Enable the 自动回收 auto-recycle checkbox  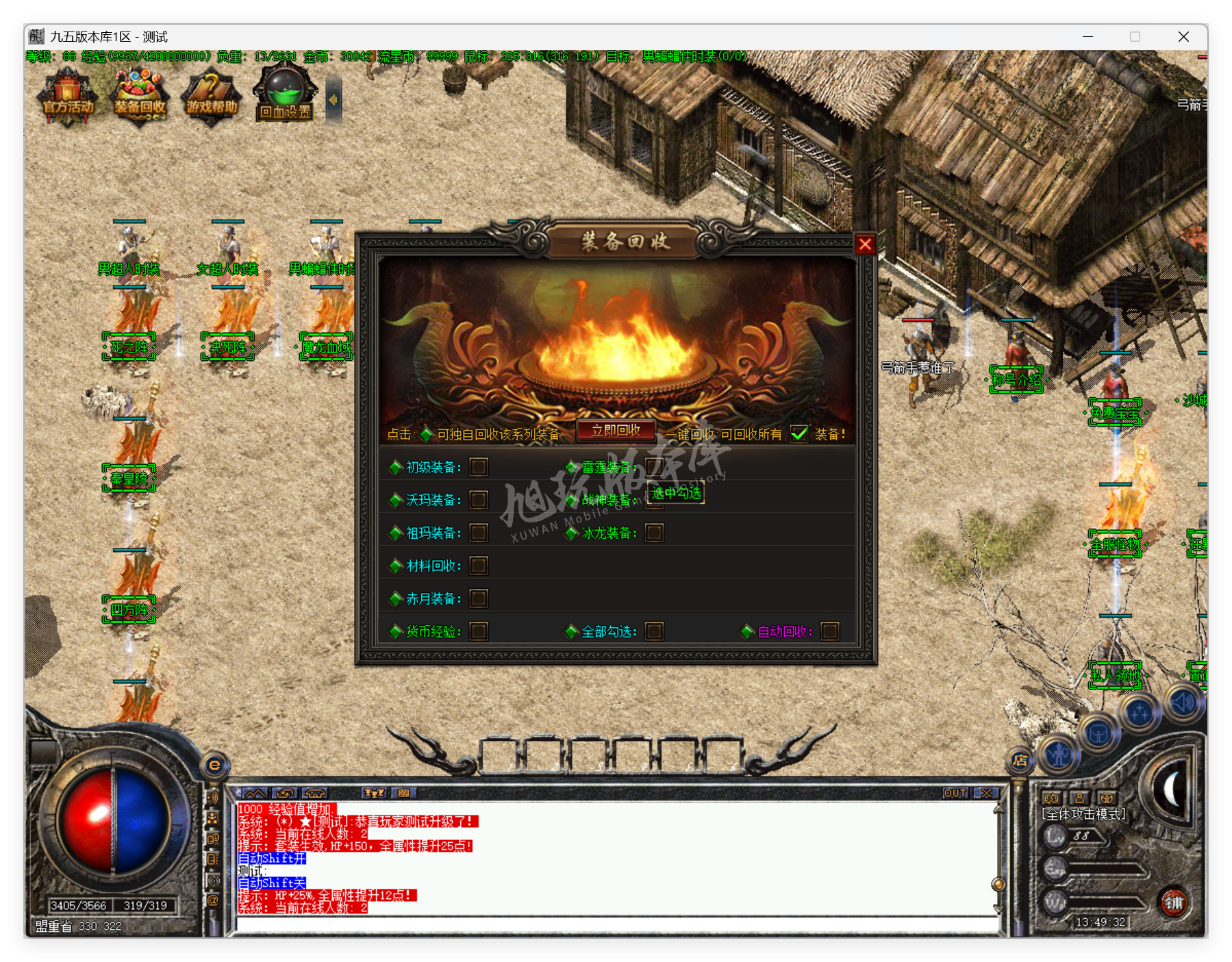pos(831,631)
